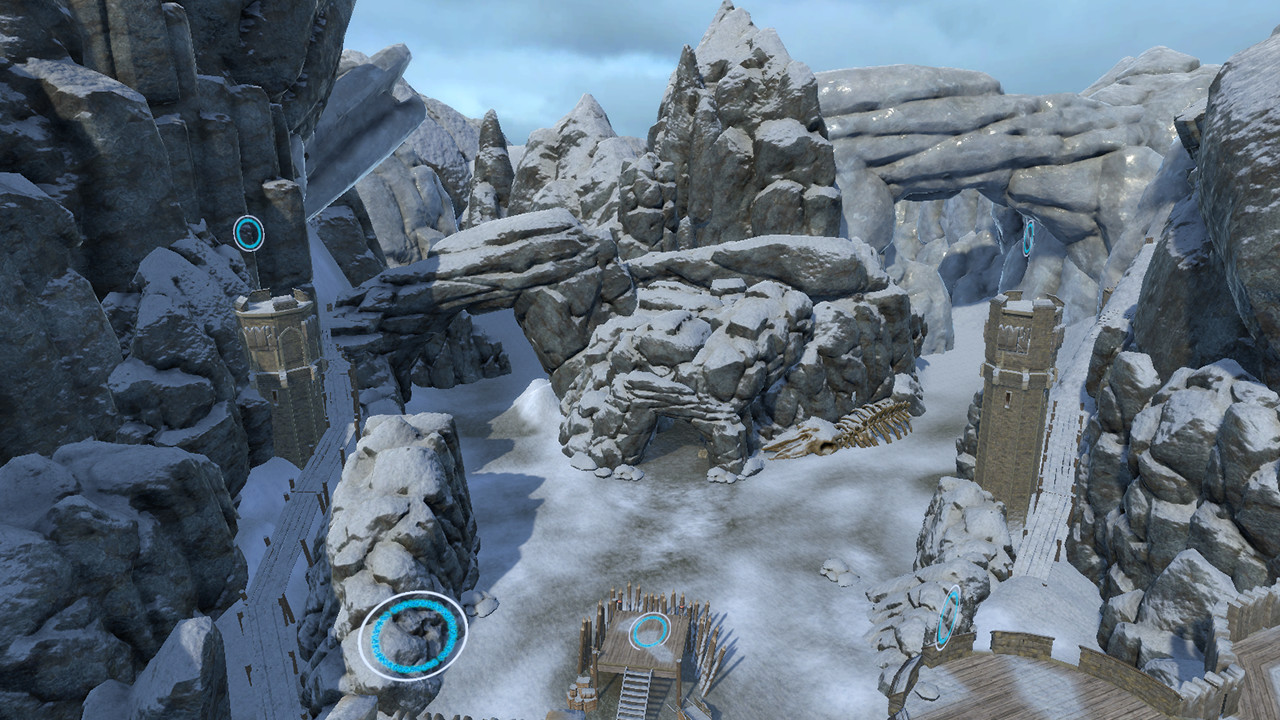Choose the teleport ring beside the curved wooden deck
1280x720 pixels.
point(947,617)
